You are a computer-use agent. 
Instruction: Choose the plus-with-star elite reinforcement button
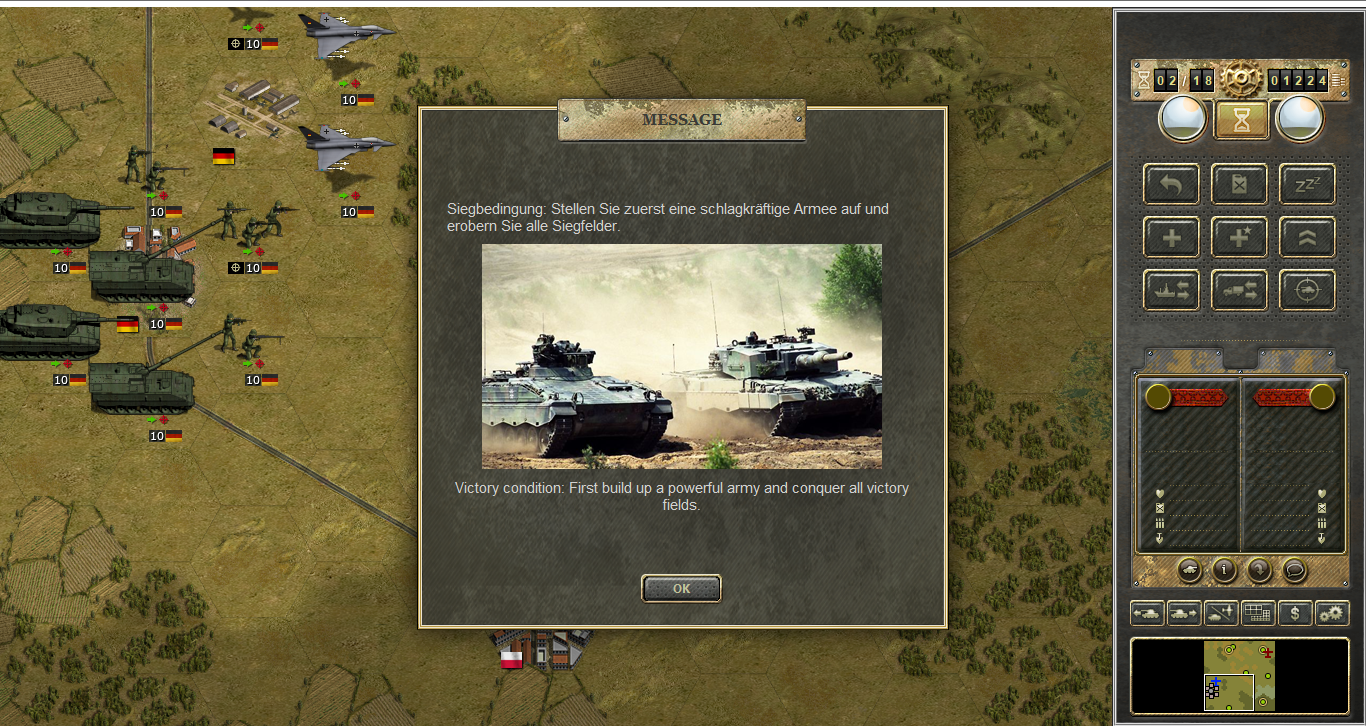[1240, 238]
